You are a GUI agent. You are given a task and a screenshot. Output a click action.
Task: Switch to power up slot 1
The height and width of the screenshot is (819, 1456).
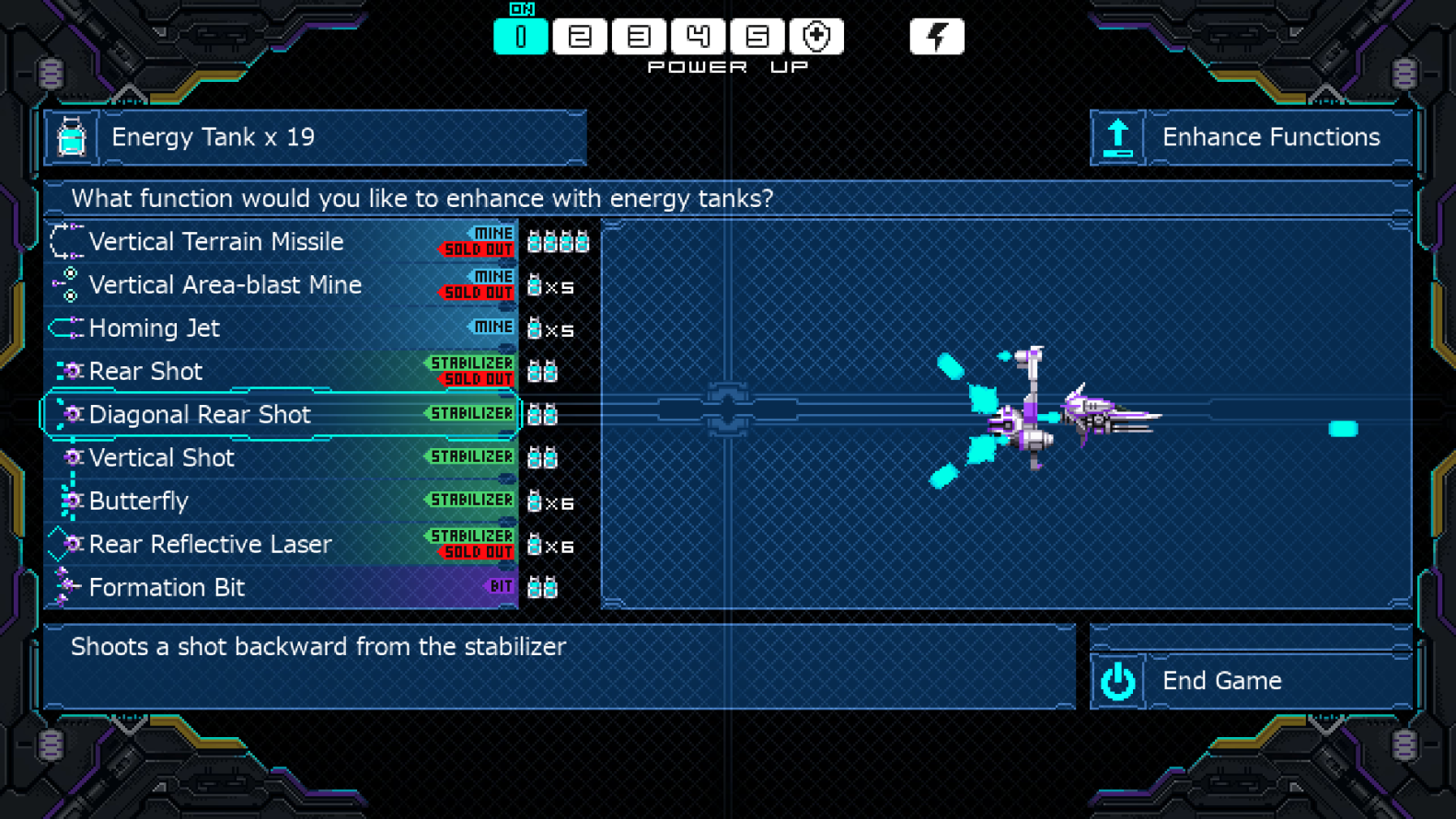point(521,37)
